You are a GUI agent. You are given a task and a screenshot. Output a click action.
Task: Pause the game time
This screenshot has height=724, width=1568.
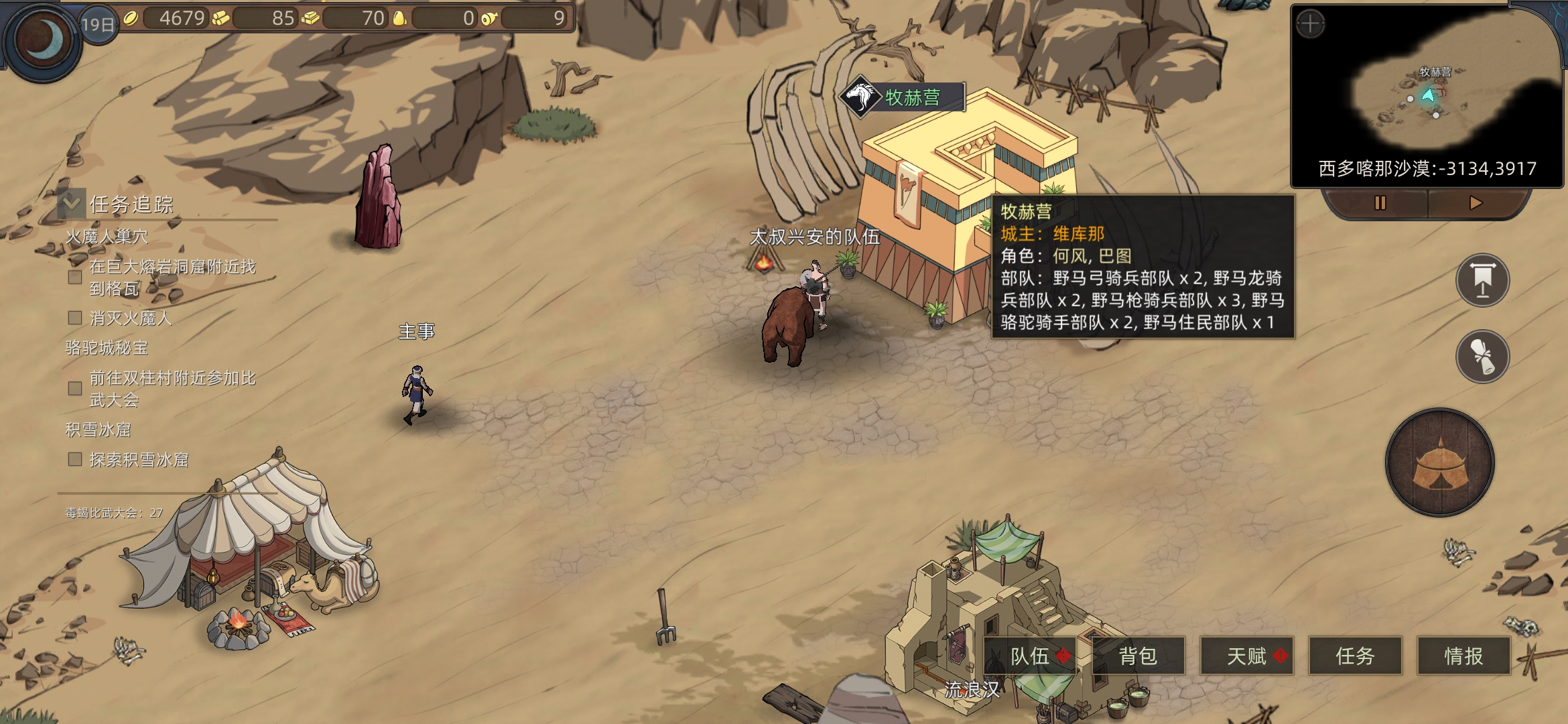[x=1380, y=202]
